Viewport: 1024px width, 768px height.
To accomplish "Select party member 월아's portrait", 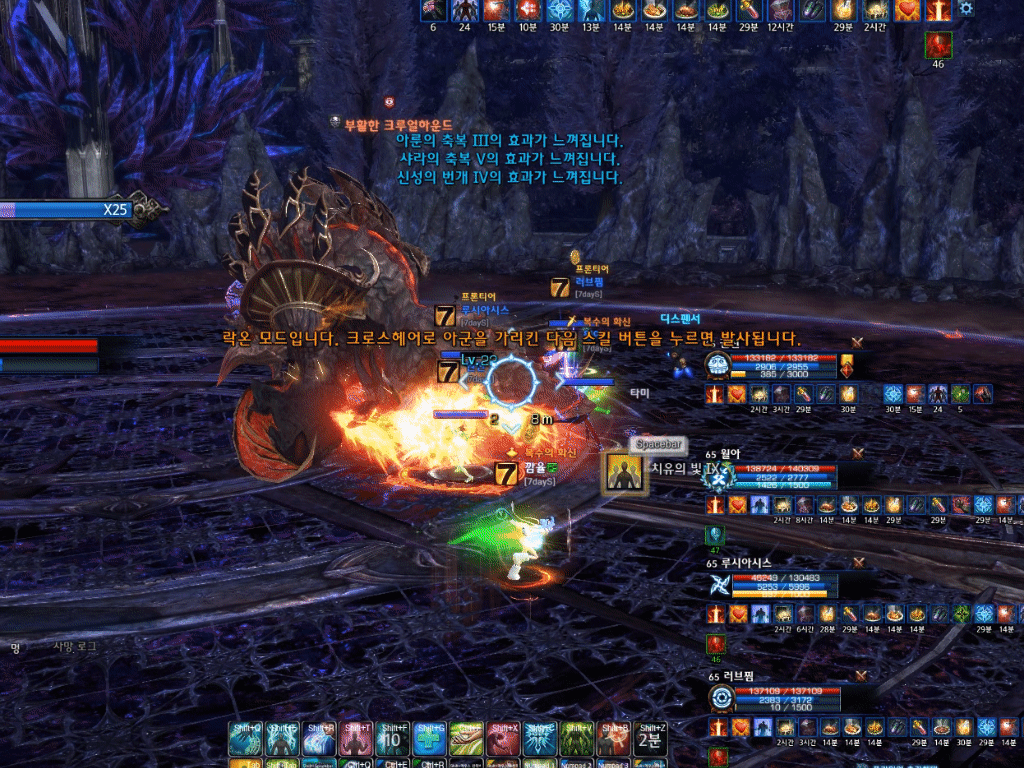I will pyautogui.click(x=720, y=477).
